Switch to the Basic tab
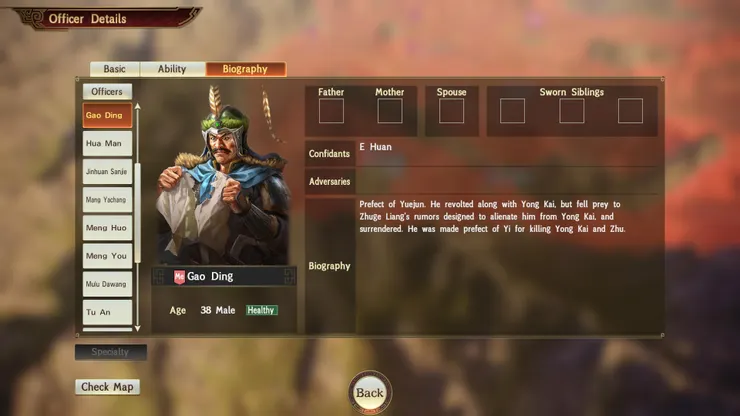Screen dimensions: 740x416 [115, 69]
